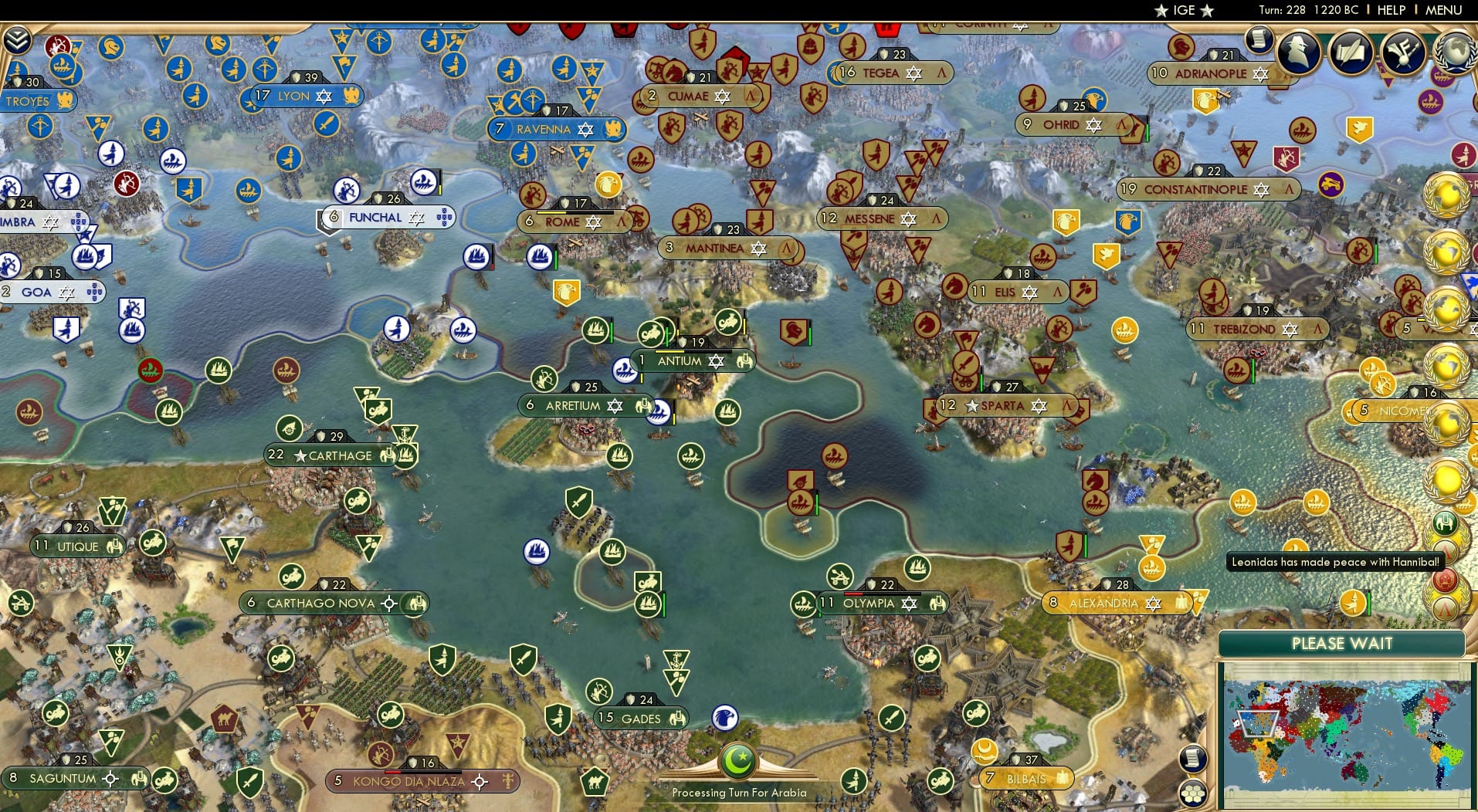Click the crescent icon above Processing Turn text
Image resolution: width=1478 pixels, height=812 pixels.
point(739,760)
